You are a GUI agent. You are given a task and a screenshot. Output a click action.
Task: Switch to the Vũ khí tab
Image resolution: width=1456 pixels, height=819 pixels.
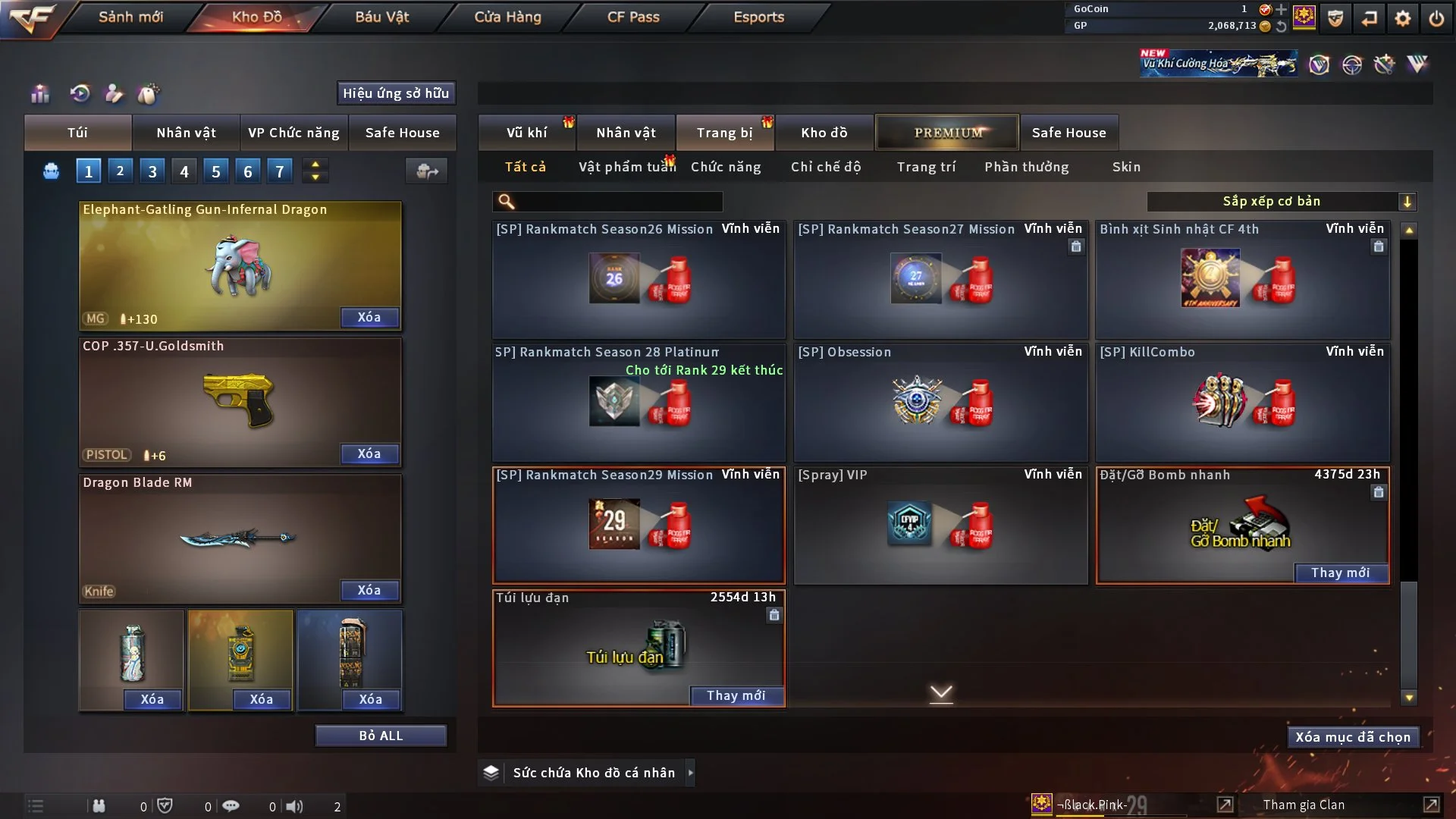526,133
